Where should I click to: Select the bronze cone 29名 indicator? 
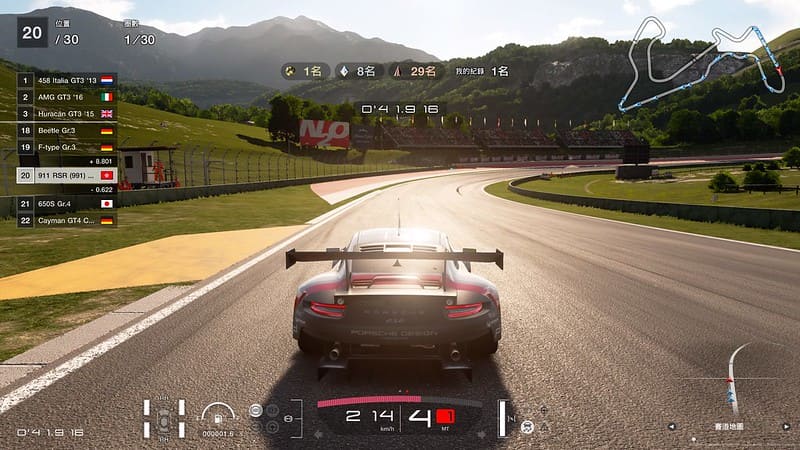tap(417, 71)
